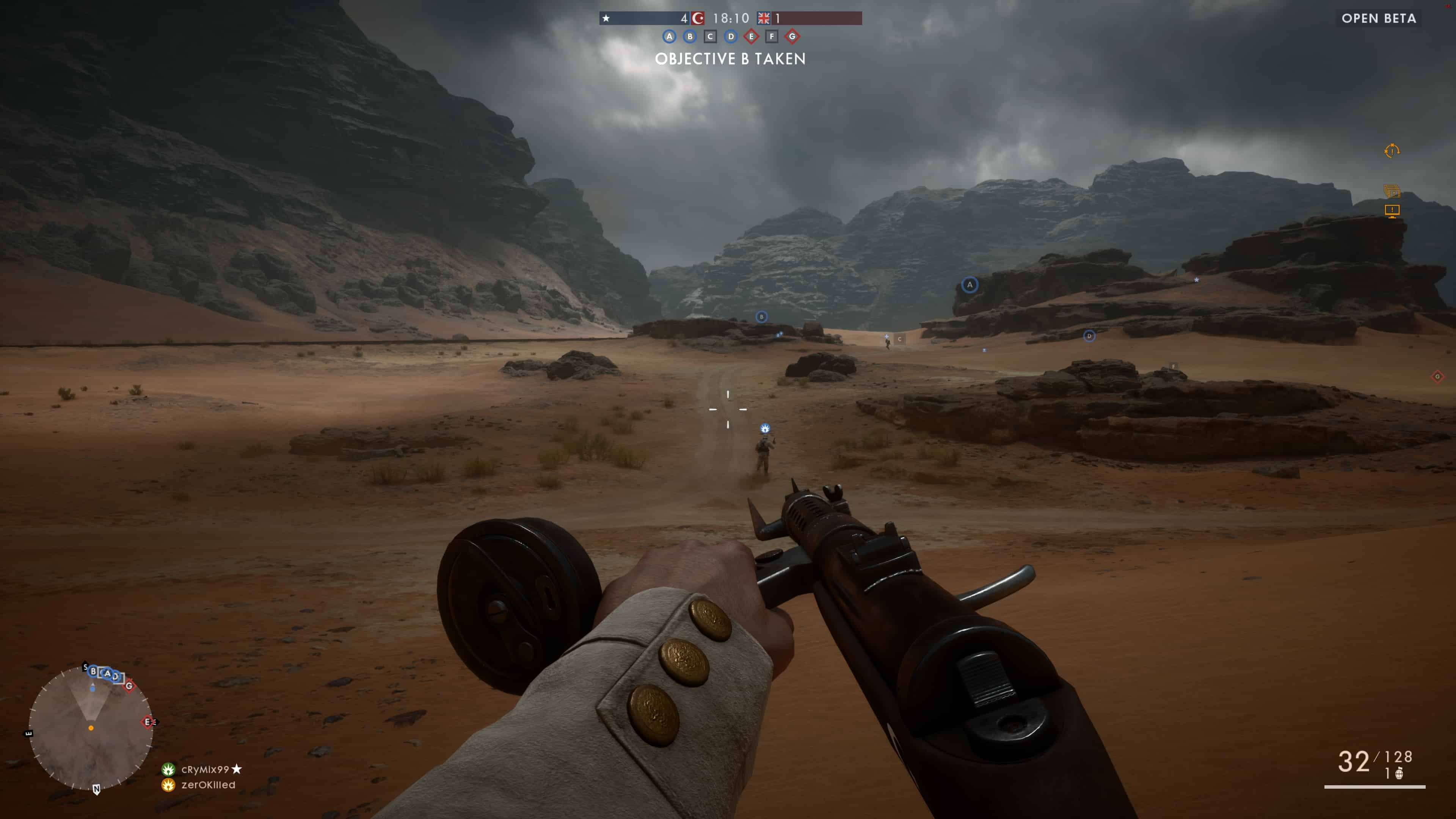This screenshot has height=819, width=1456.
Task: Select the grenade icon beside the ammo count
Action: [x=1399, y=773]
